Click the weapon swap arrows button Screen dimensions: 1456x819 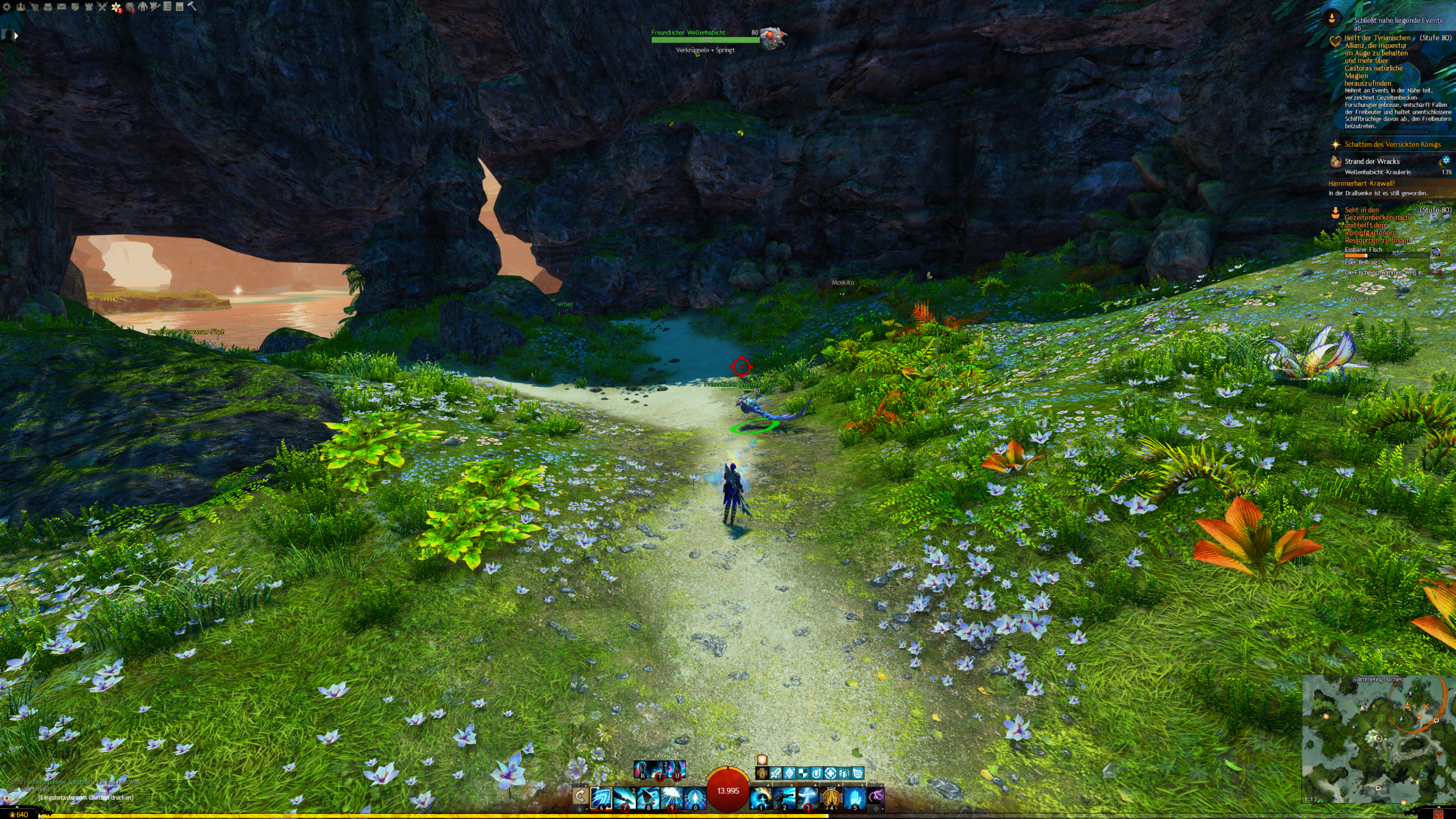(x=580, y=796)
